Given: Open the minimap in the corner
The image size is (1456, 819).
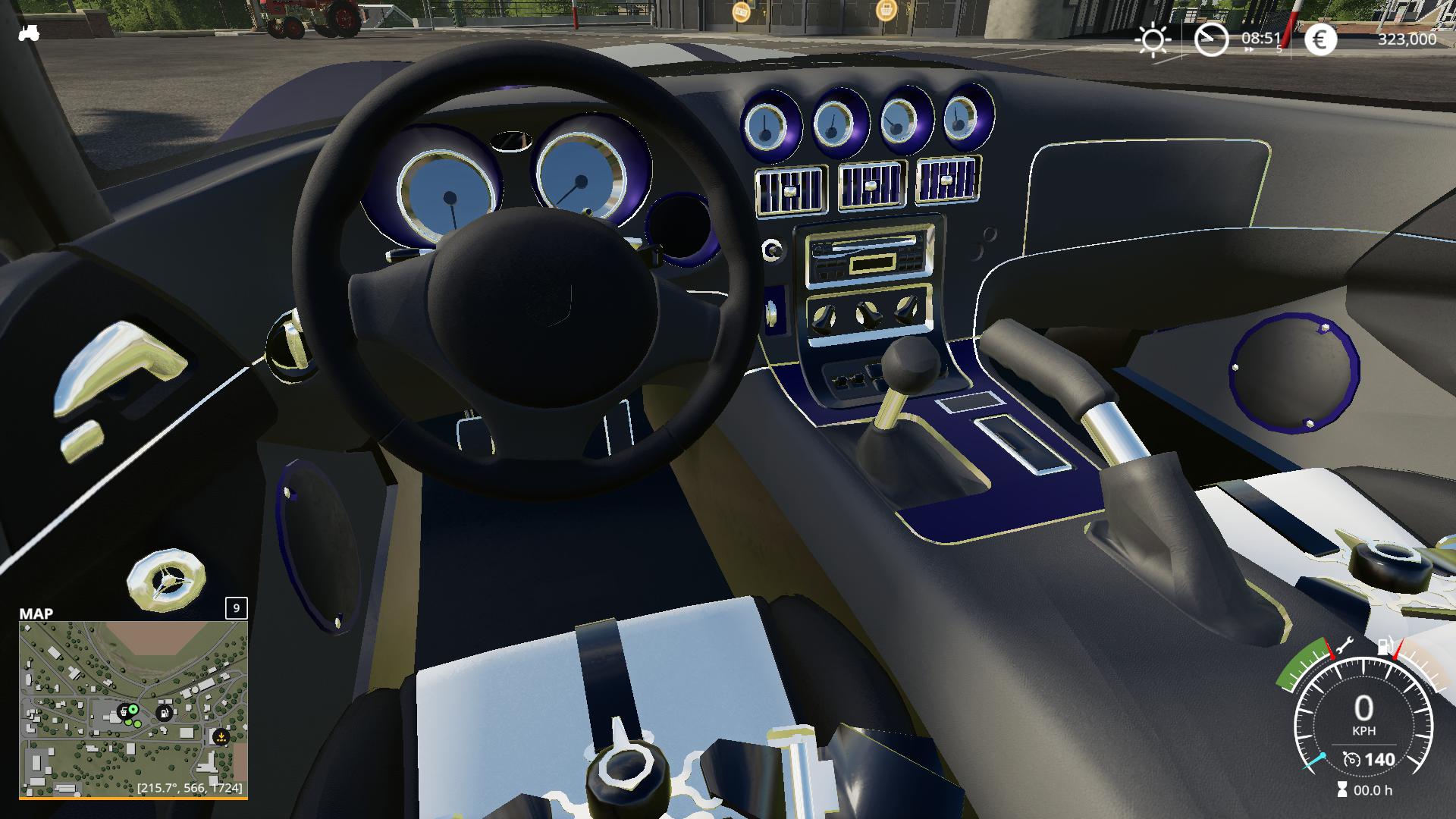Looking at the screenshot, I should pyautogui.click(x=133, y=709).
